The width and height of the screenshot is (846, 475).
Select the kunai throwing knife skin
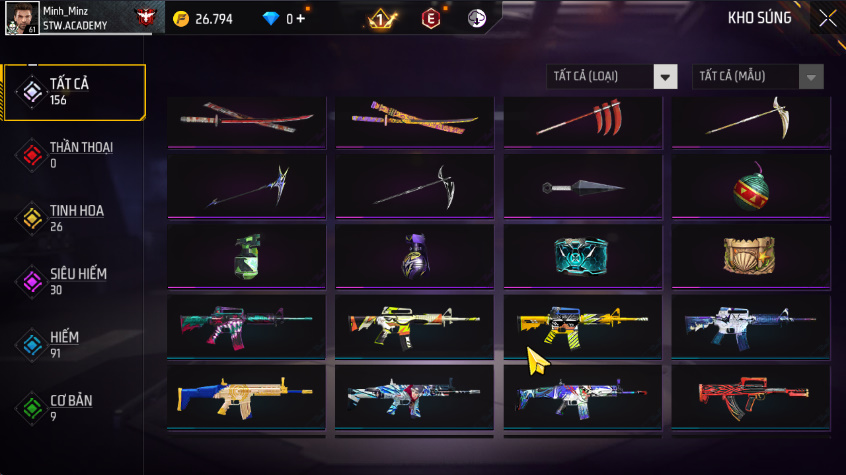[x=582, y=187]
